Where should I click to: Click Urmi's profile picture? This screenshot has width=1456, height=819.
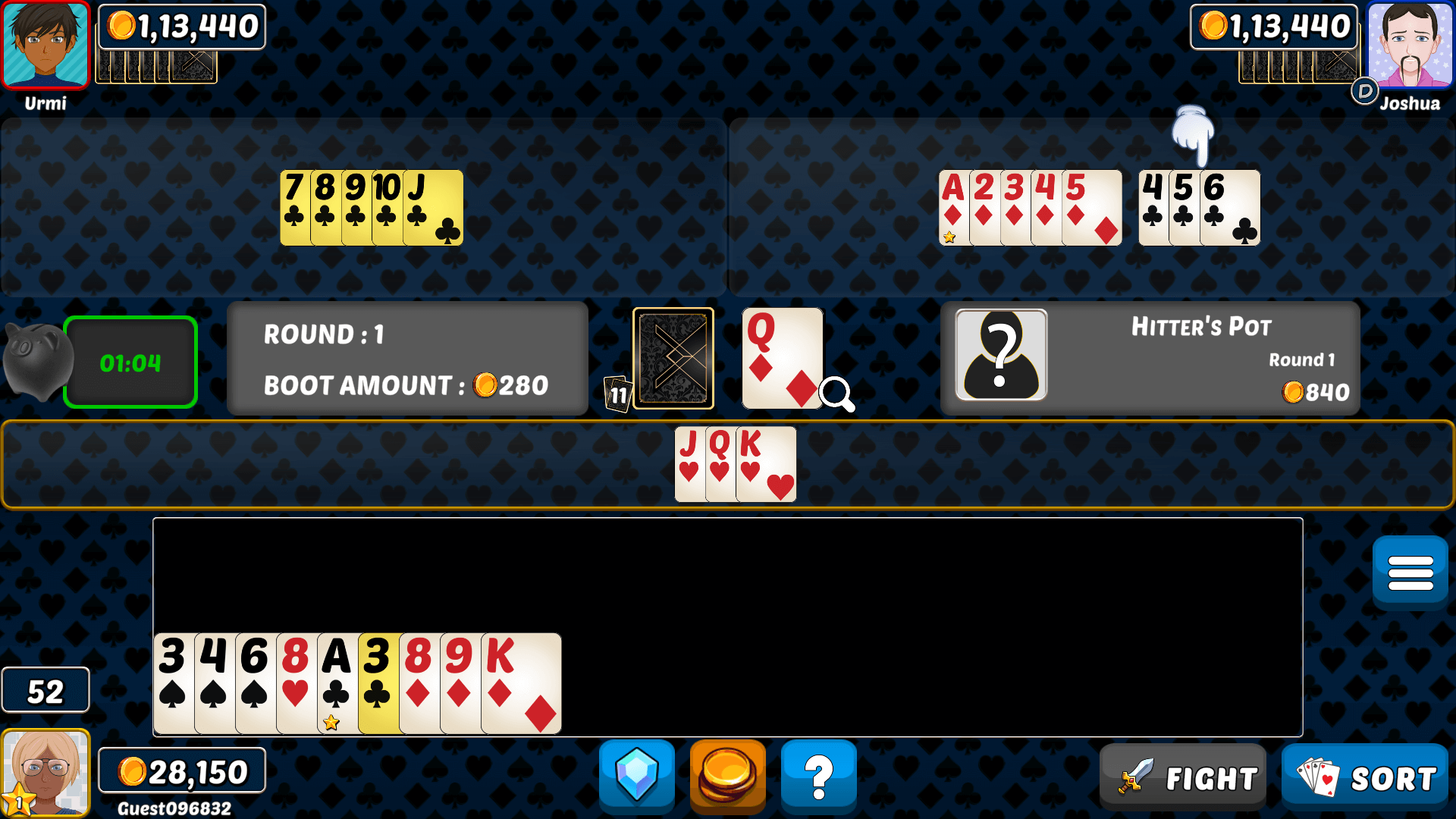coord(45,45)
